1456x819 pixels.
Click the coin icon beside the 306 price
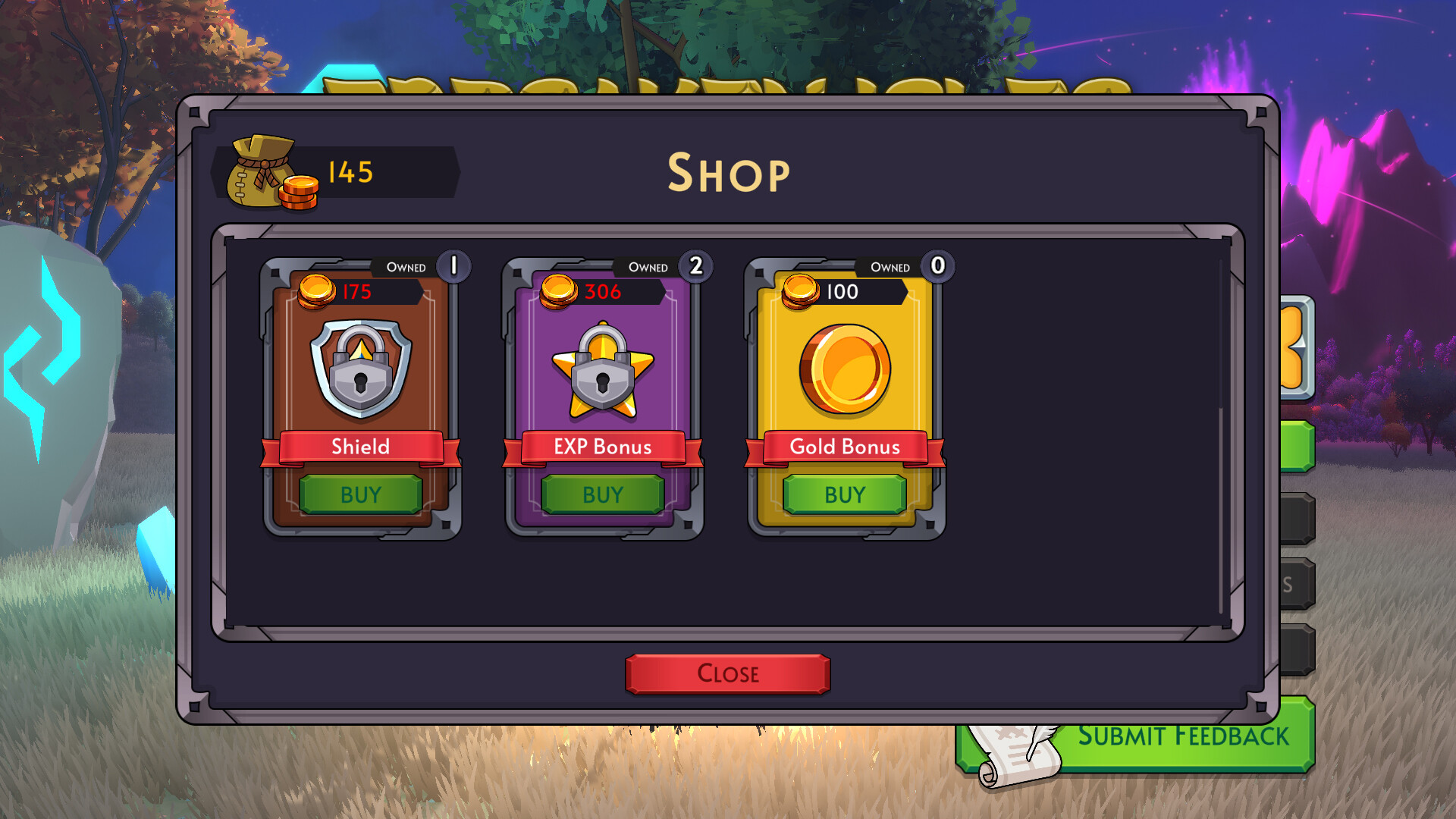(559, 290)
